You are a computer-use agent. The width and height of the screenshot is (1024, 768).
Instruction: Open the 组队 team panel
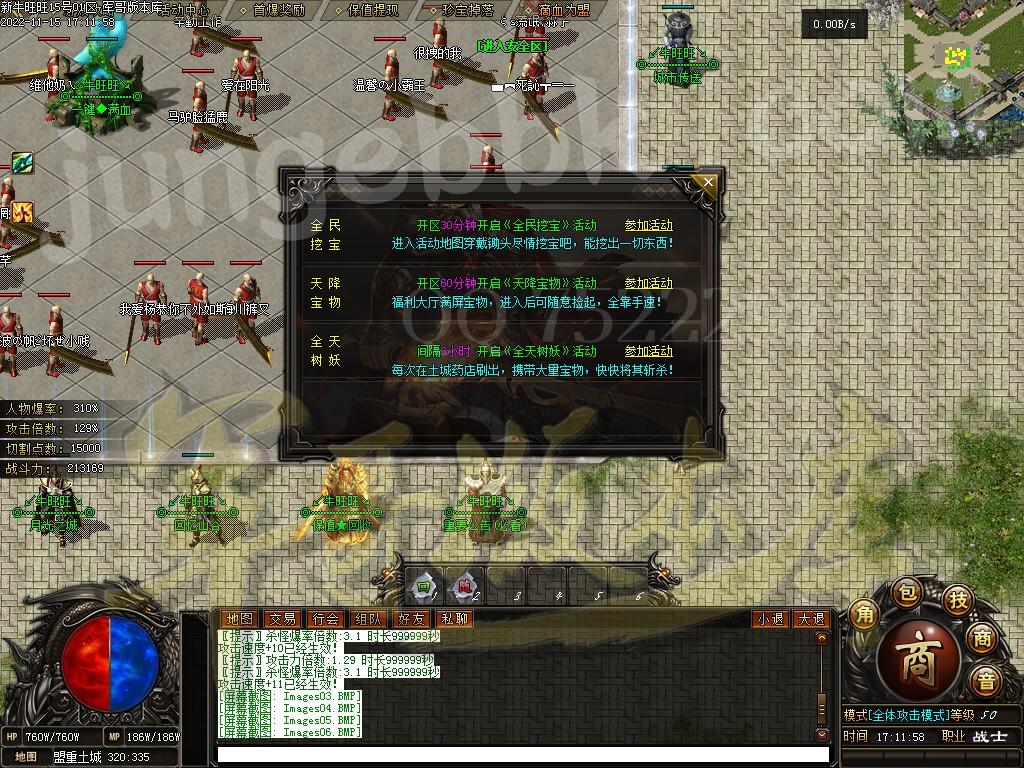point(367,619)
